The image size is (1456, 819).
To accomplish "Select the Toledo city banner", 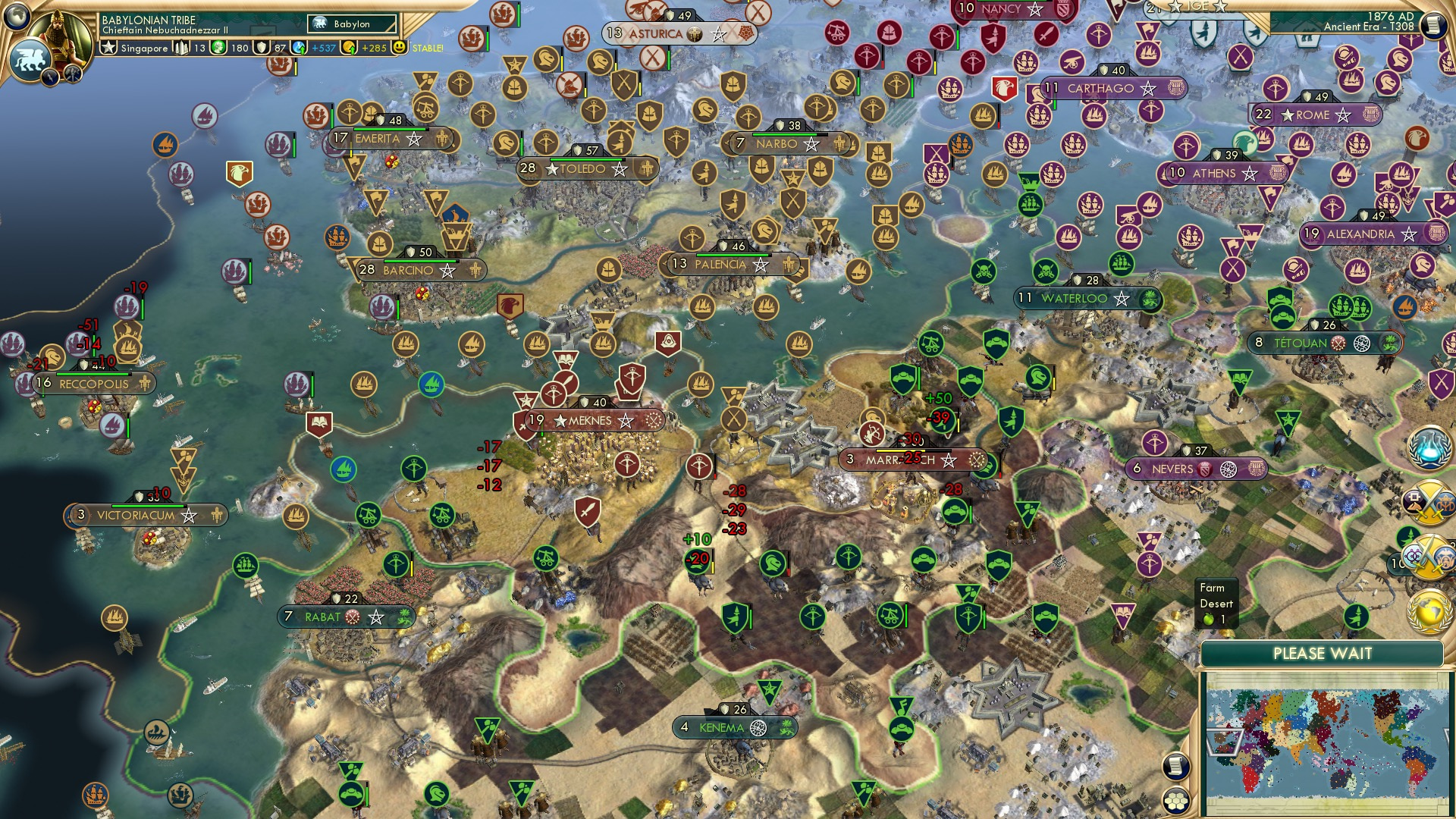I will [582, 169].
